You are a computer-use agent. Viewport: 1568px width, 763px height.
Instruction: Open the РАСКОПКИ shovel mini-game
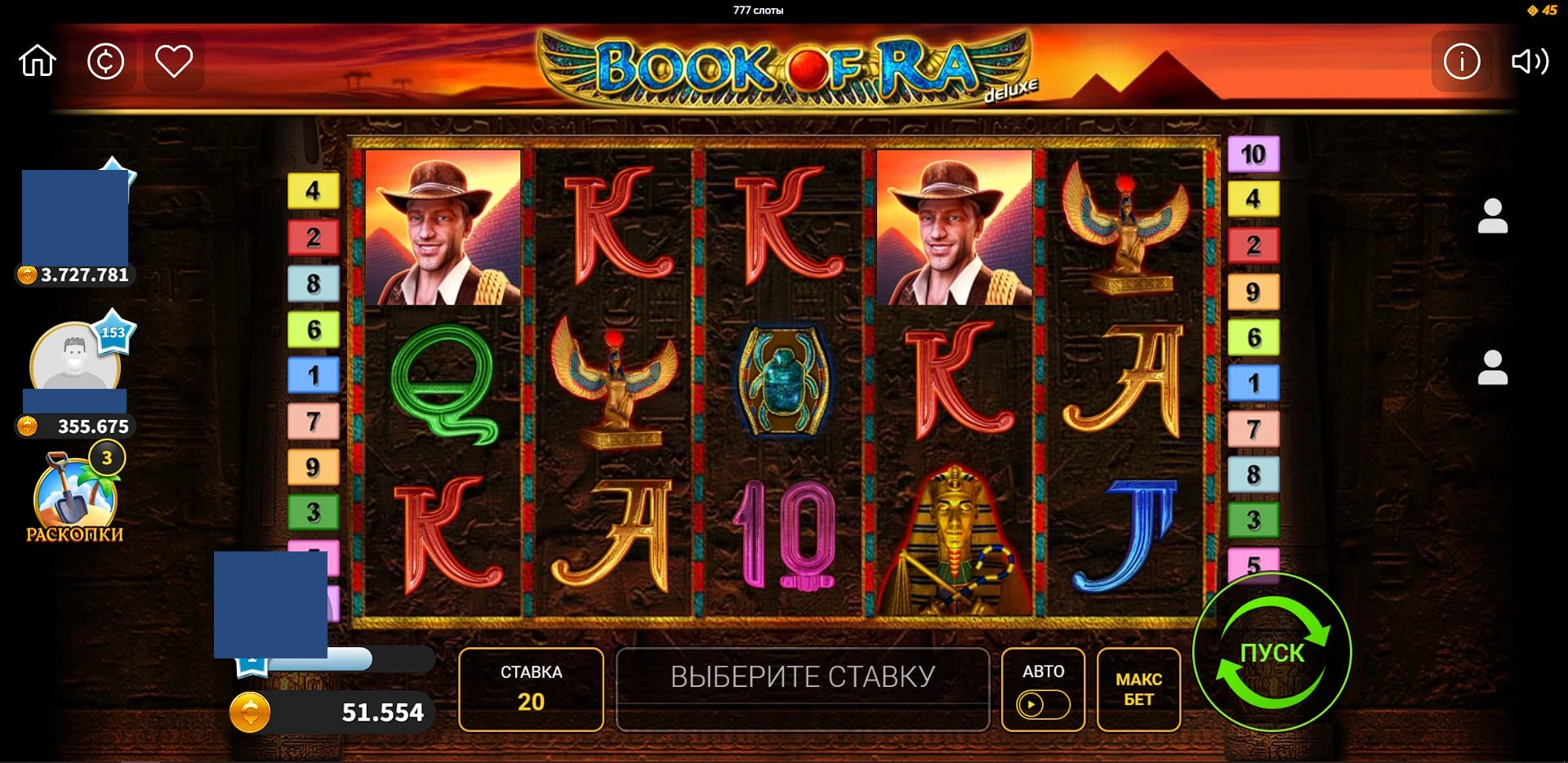pyautogui.click(x=73, y=497)
